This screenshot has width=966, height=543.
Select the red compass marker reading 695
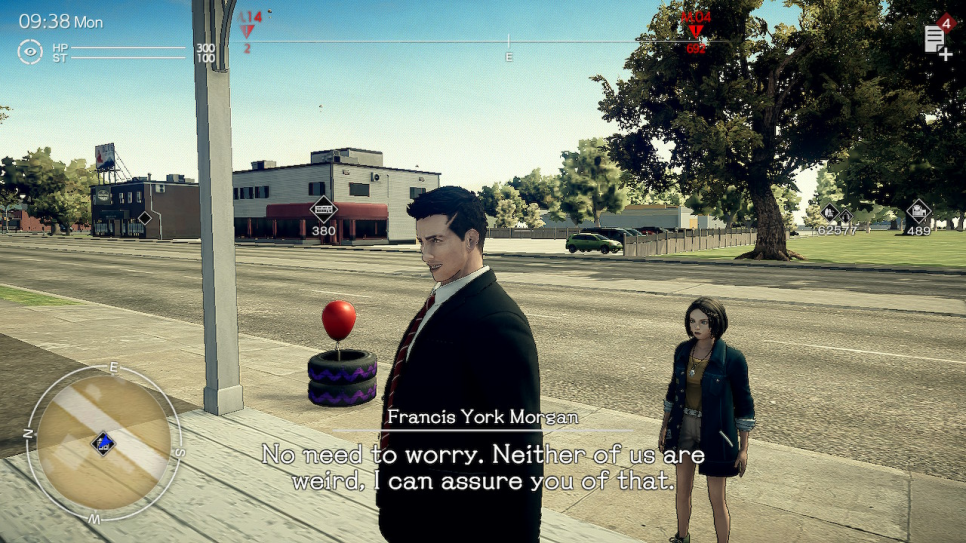click(695, 30)
